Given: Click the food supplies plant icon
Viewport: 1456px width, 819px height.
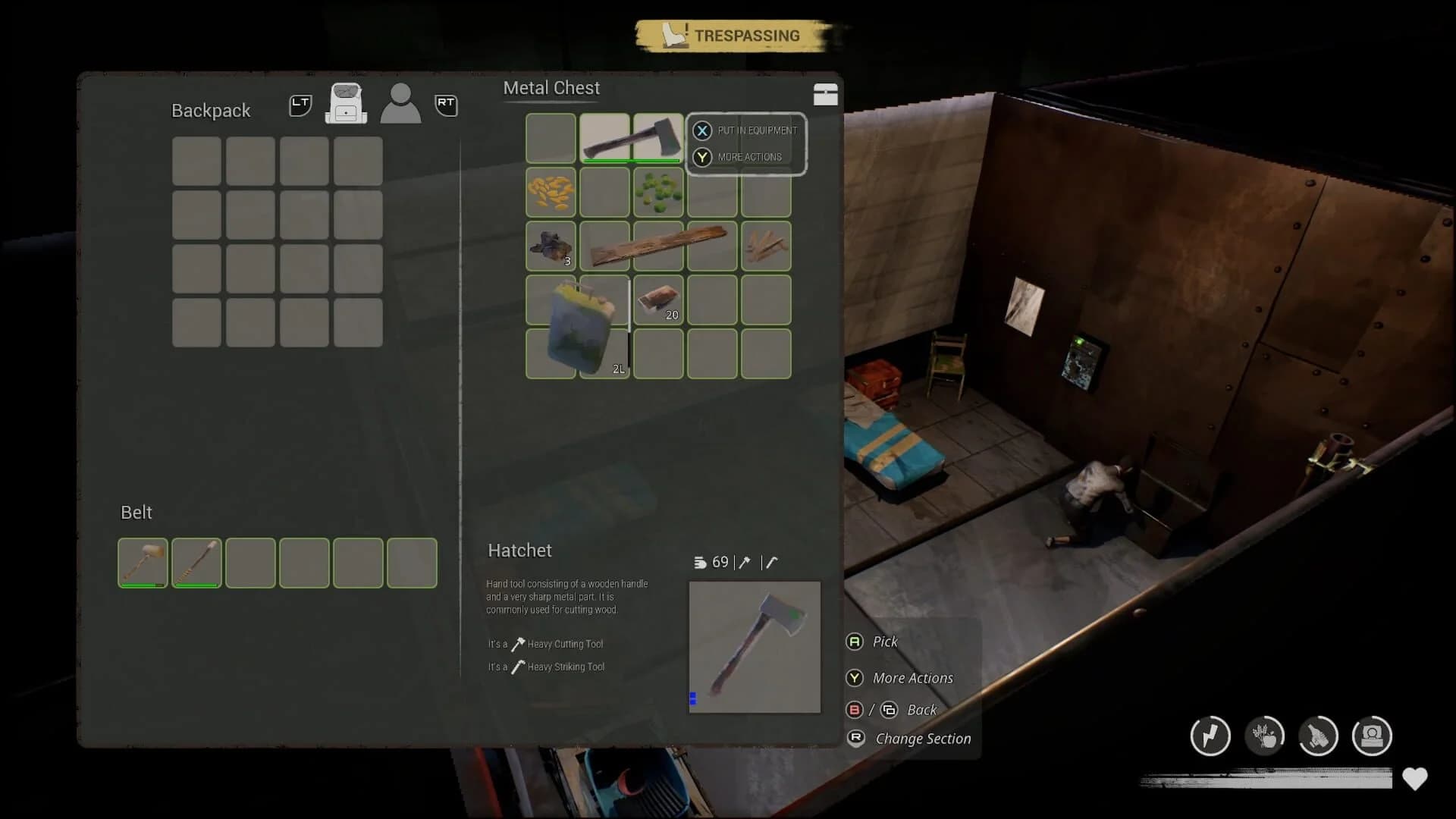Looking at the screenshot, I should 1266,736.
